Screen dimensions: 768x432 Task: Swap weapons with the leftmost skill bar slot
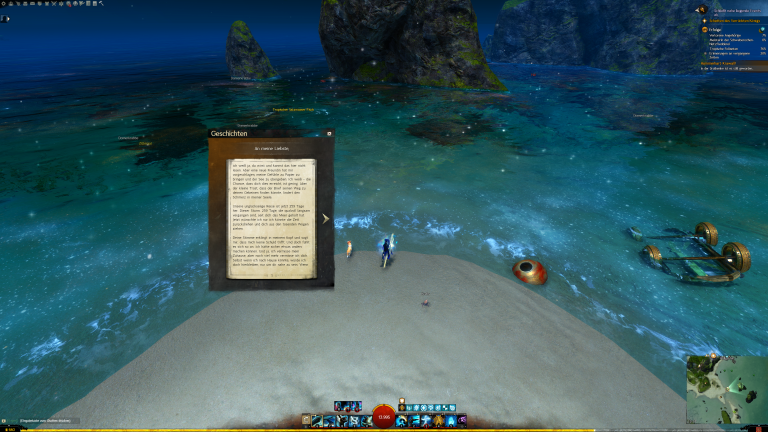tap(307, 420)
